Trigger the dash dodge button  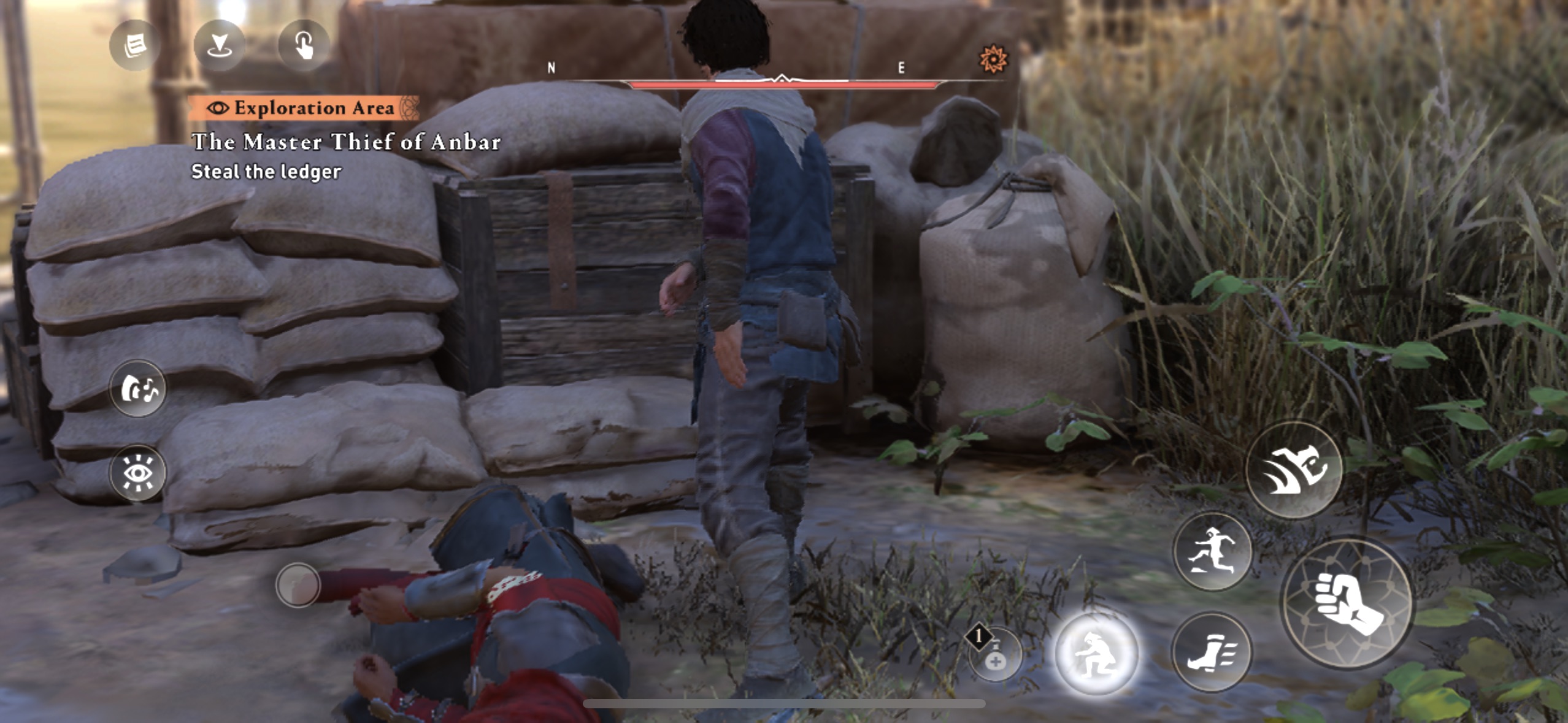click(1294, 469)
